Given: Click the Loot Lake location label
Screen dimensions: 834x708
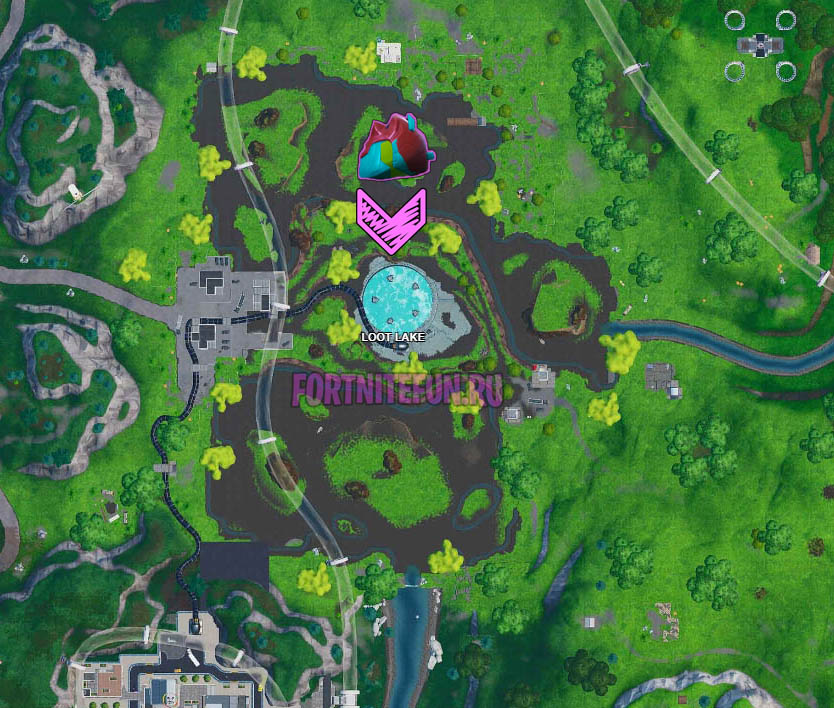Looking at the screenshot, I should click(394, 338).
